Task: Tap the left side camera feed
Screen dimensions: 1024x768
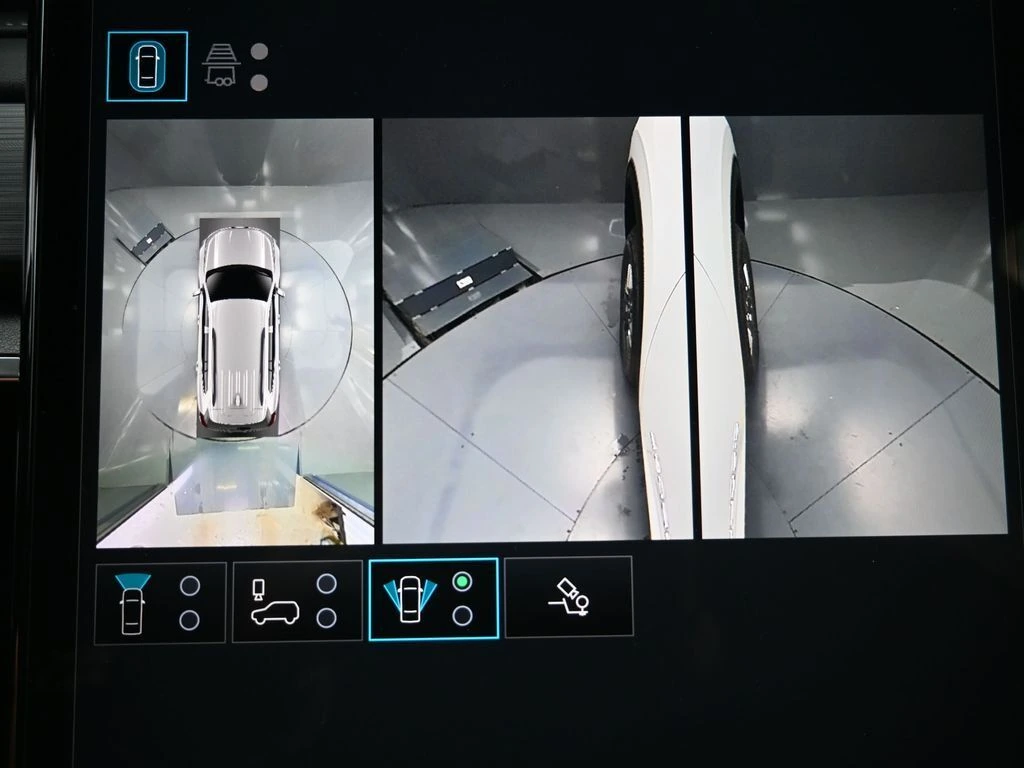Action: (532, 328)
